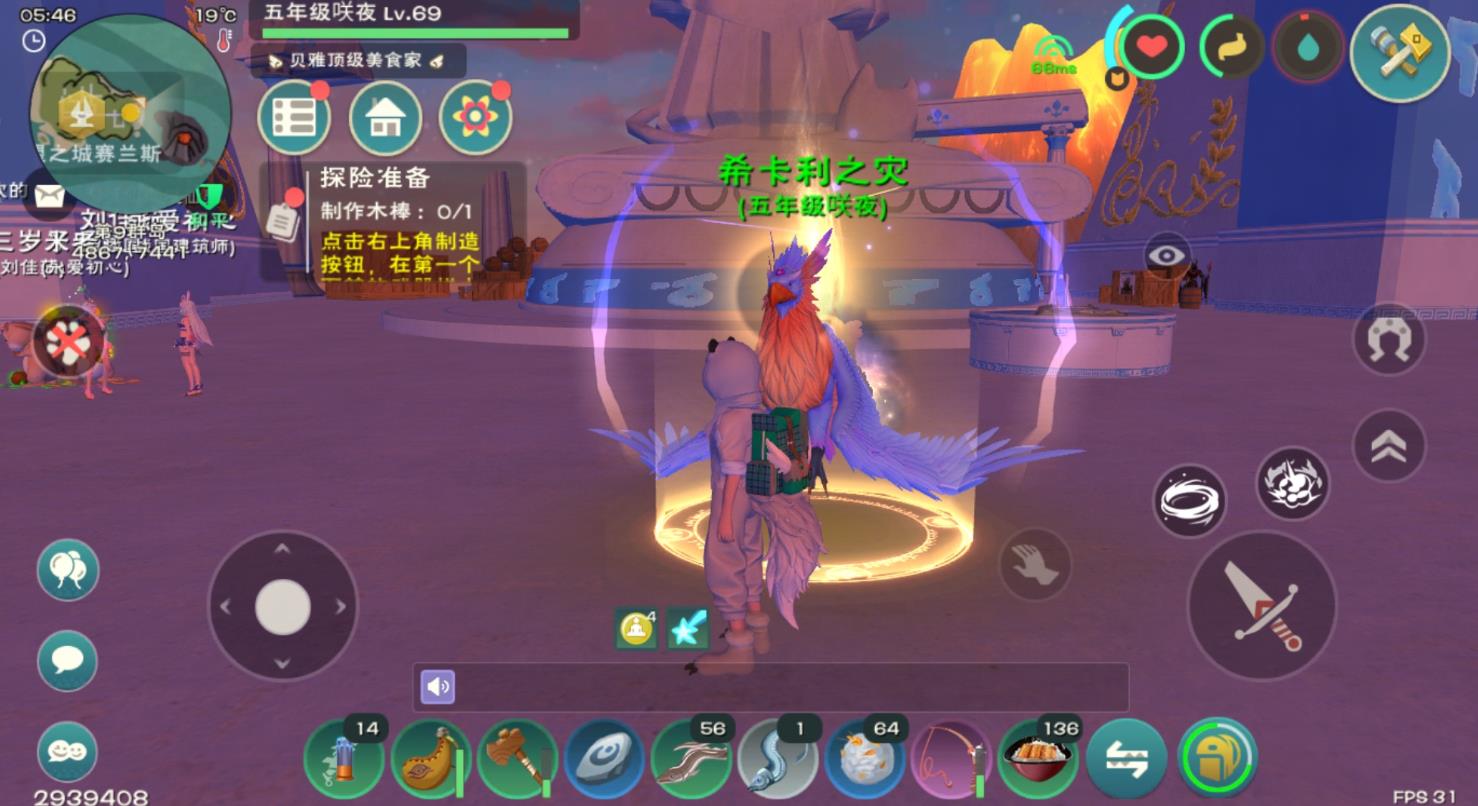The width and height of the screenshot is (1478, 806).
Task: Select the water flask hotbar slot
Action: [x=430, y=759]
